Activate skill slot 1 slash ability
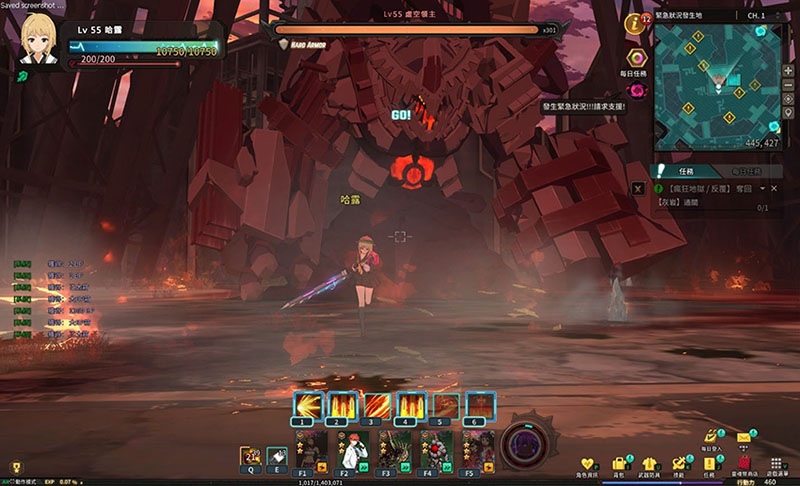Viewport: 800px width, 486px height. pos(305,405)
